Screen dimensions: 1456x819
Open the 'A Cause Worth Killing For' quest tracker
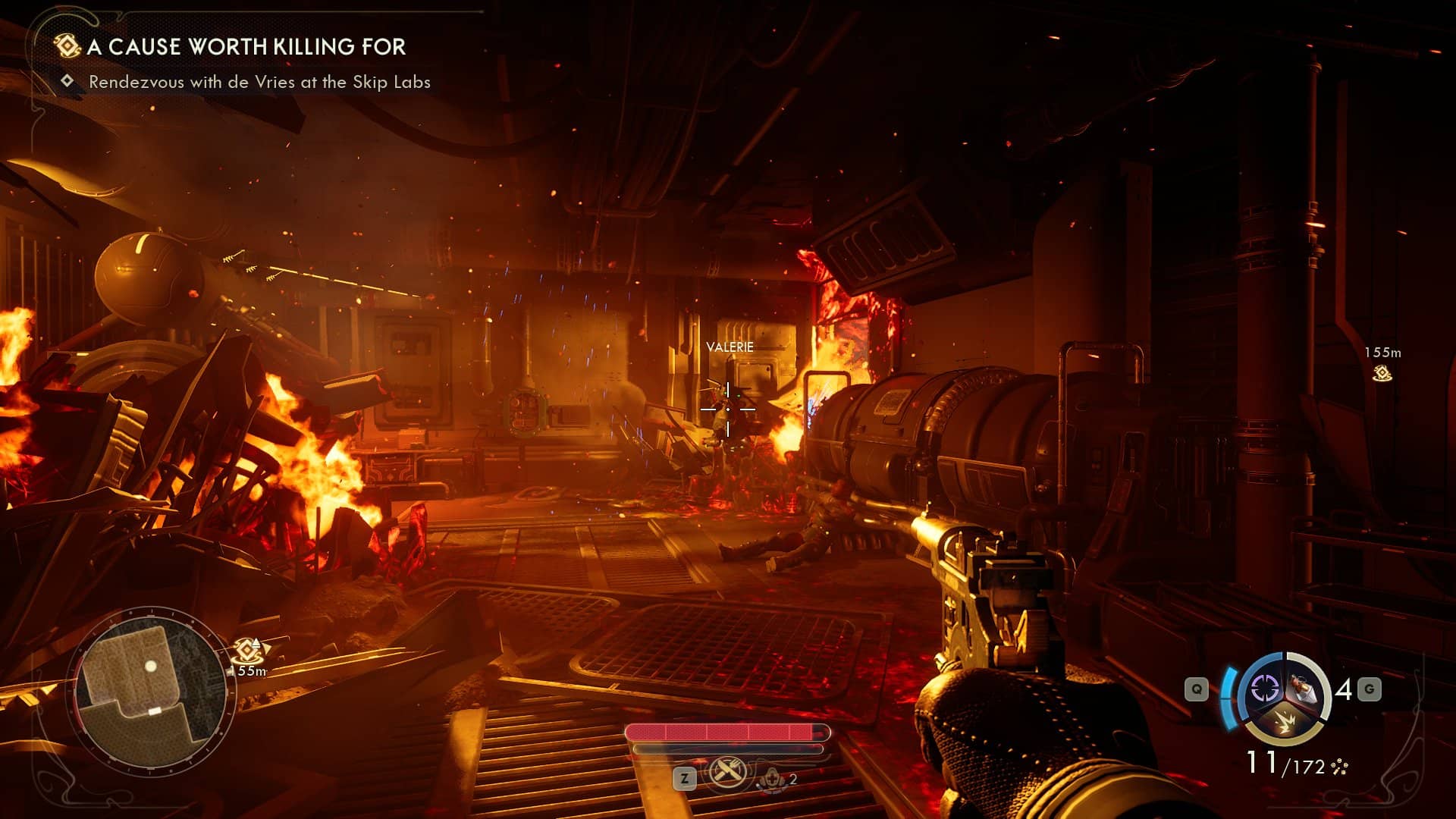(246, 47)
